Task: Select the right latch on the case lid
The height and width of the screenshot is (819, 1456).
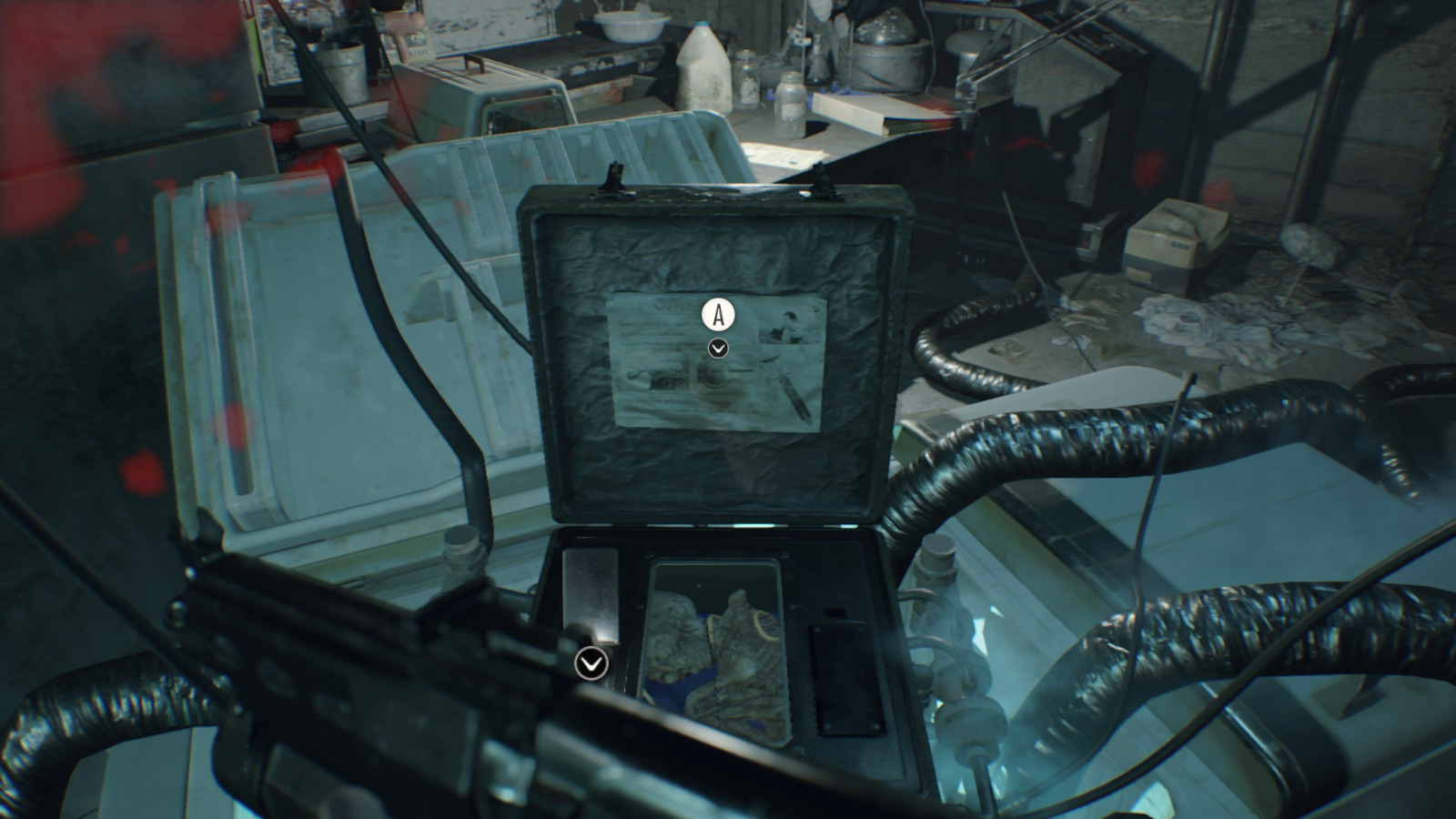Action: [822, 175]
